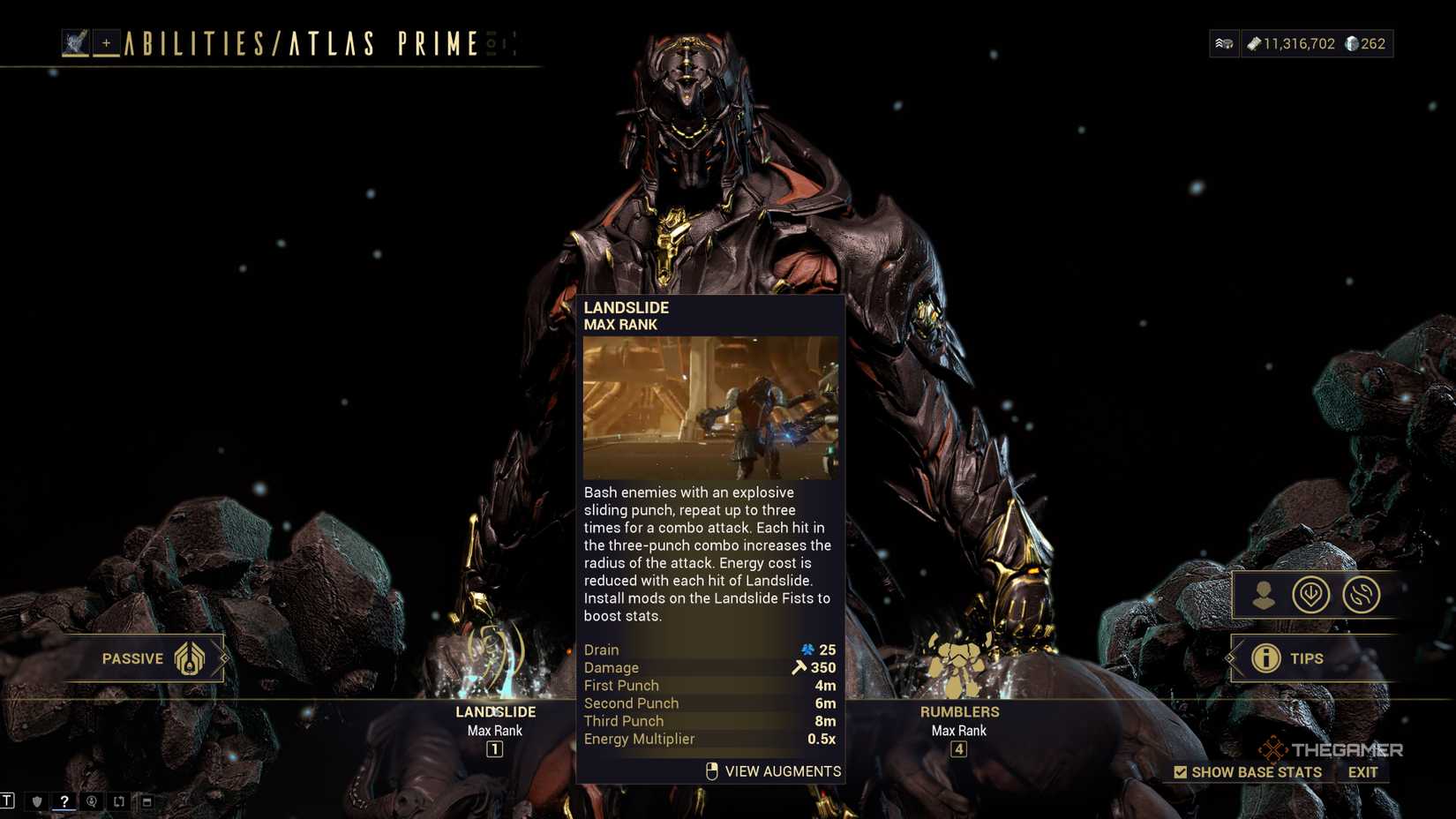Viewport: 1456px width, 819px height.
Task: Click the Drain energy icon
Action: click(x=807, y=650)
